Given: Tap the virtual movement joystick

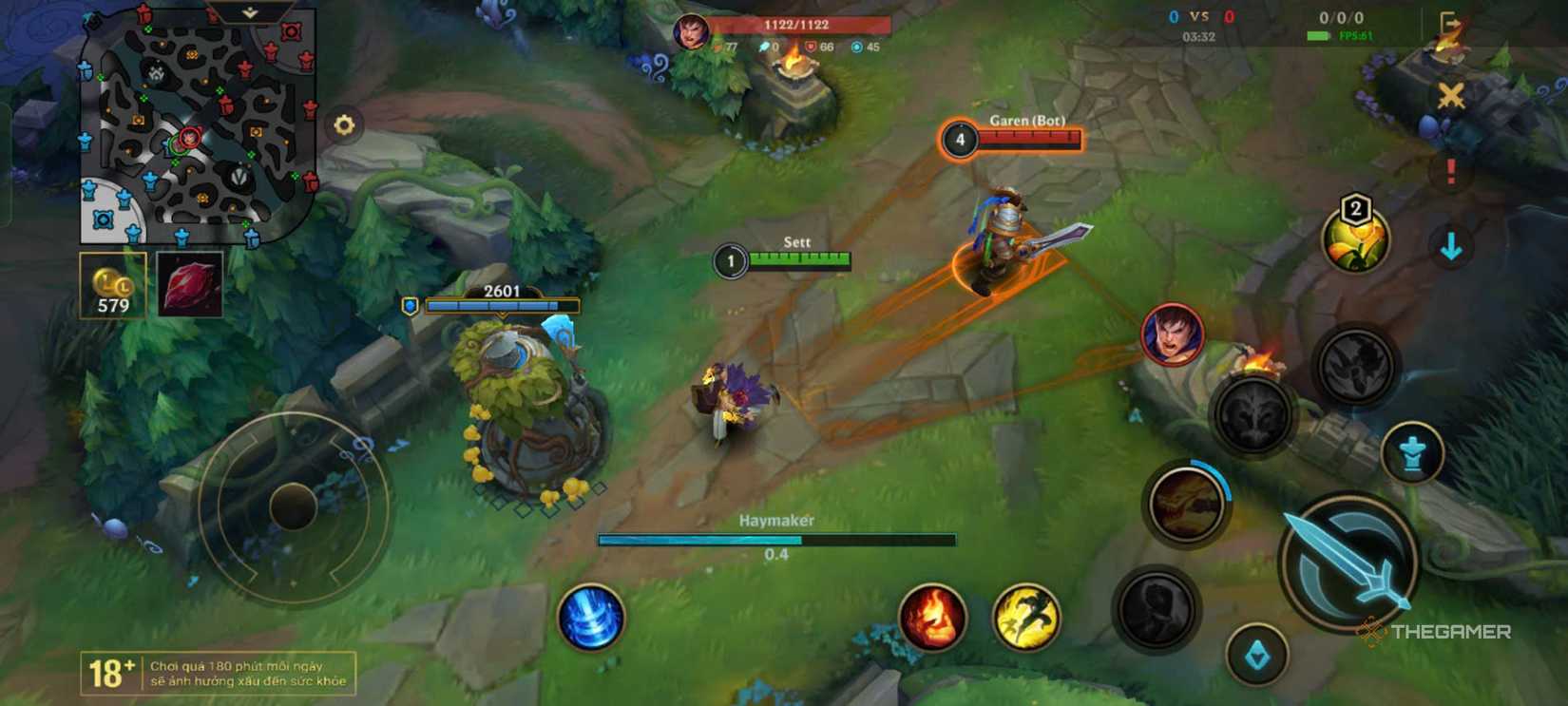Looking at the screenshot, I should pos(293,506).
